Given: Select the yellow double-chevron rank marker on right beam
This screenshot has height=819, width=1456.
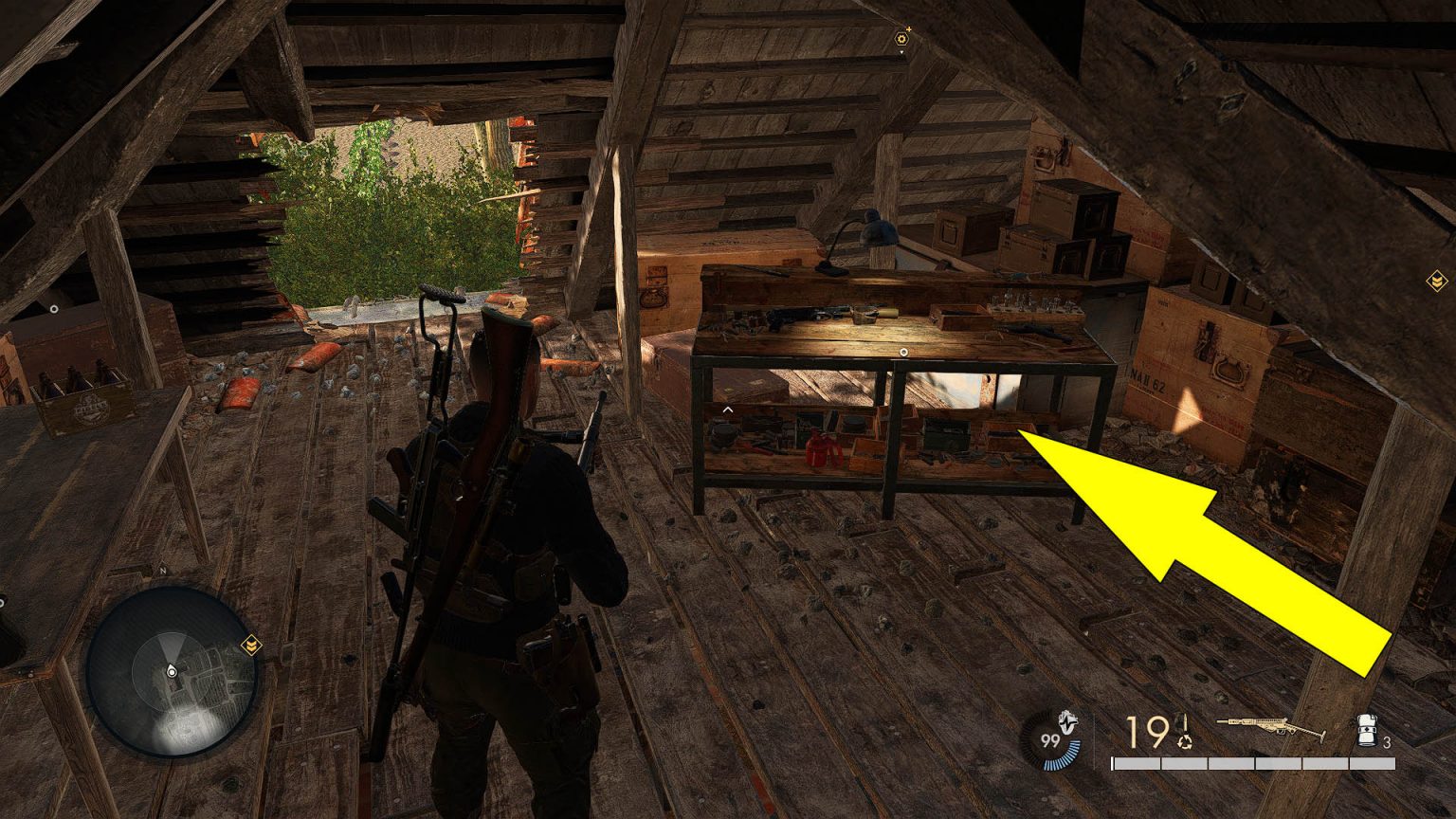Looking at the screenshot, I should pyautogui.click(x=1437, y=280).
